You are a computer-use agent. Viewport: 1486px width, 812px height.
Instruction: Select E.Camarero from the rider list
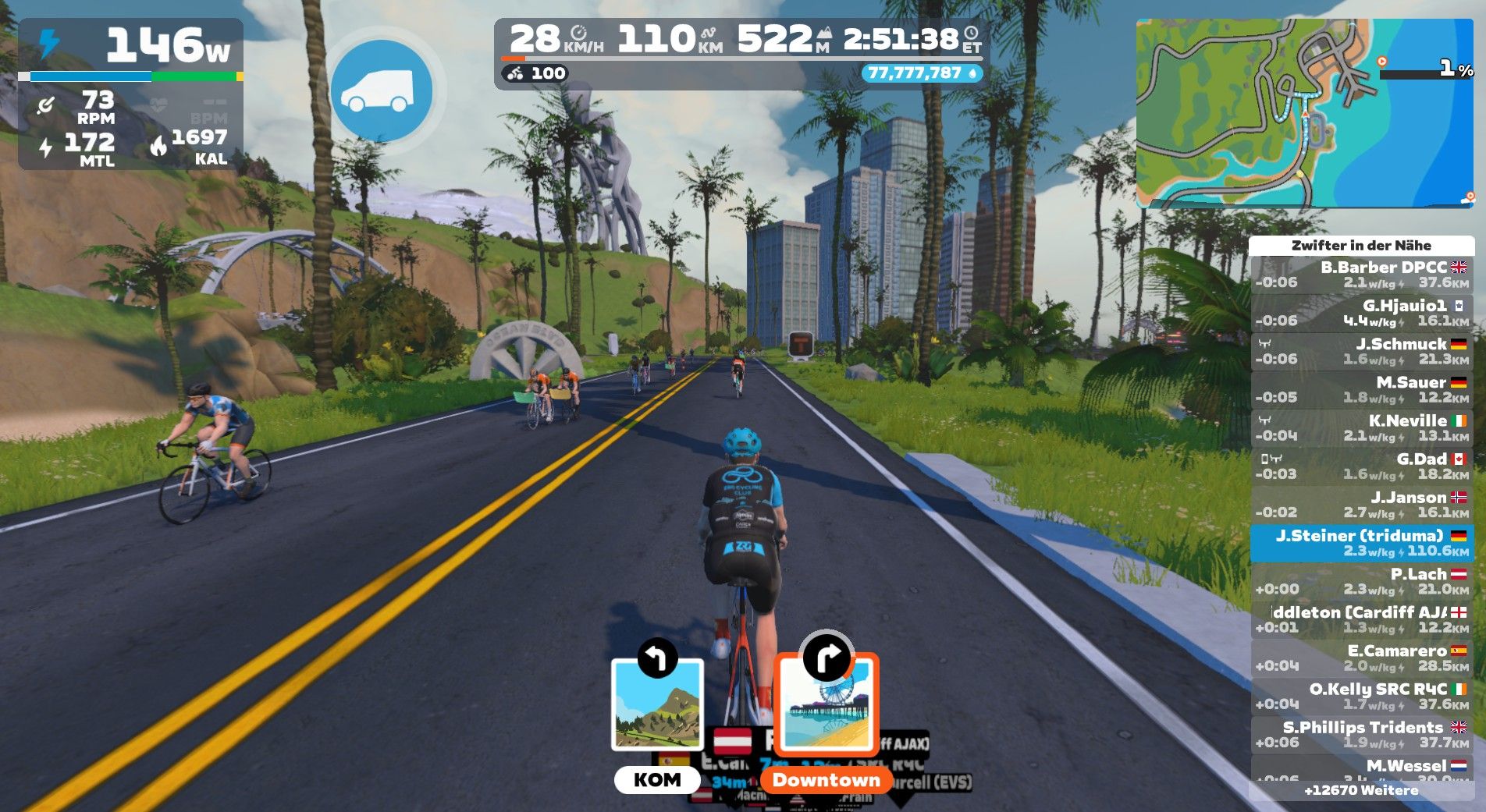click(1361, 658)
